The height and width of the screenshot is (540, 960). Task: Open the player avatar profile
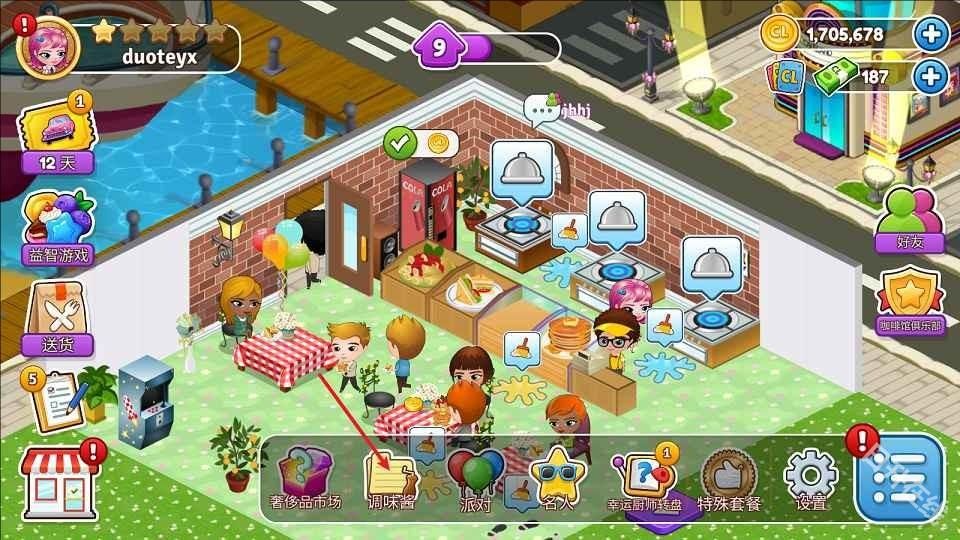point(49,47)
